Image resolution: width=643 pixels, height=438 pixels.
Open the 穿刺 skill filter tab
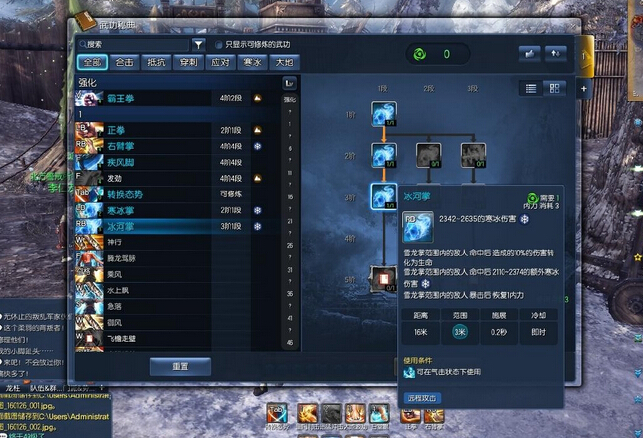[x=189, y=62]
